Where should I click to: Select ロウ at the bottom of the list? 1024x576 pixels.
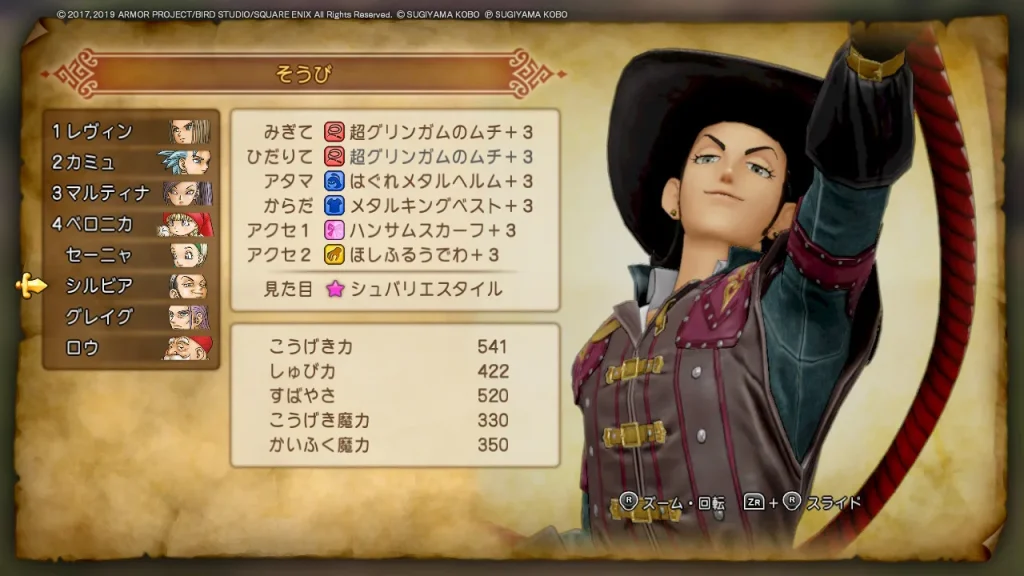(x=130, y=348)
